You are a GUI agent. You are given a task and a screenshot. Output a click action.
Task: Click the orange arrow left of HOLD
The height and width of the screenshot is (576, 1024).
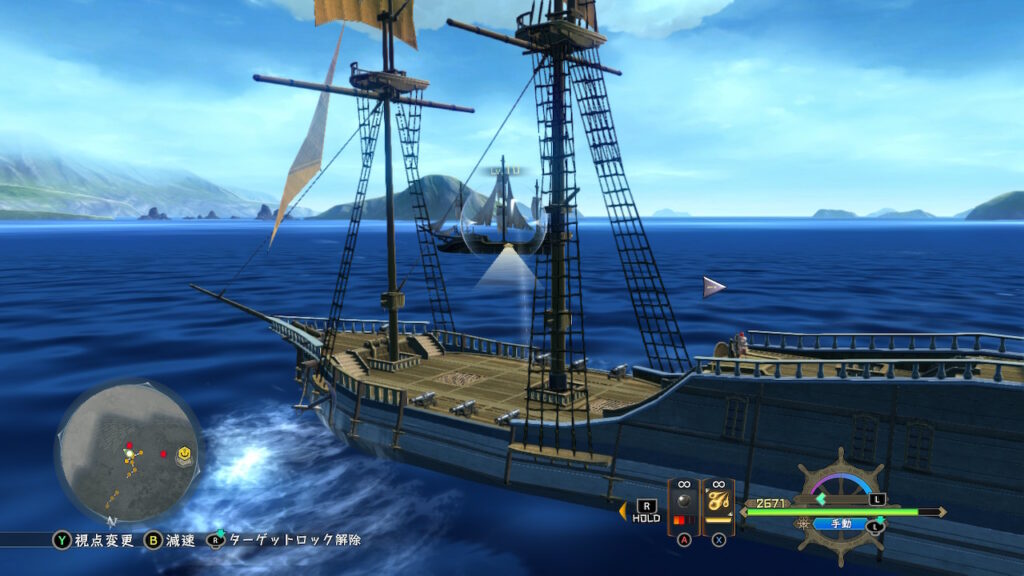[x=622, y=511]
